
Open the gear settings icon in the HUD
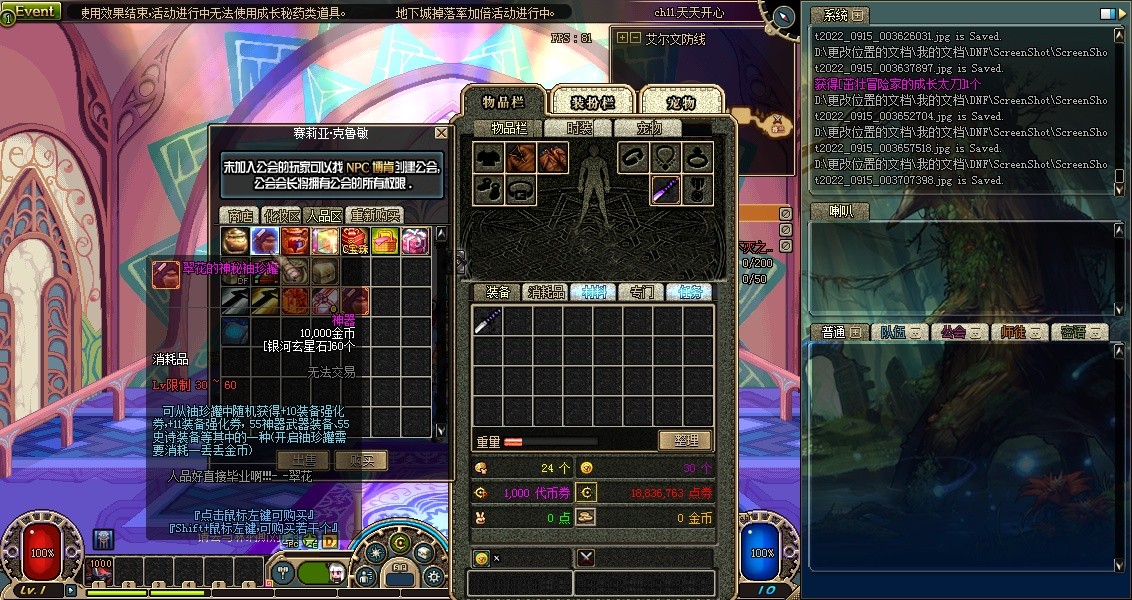click(432, 576)
